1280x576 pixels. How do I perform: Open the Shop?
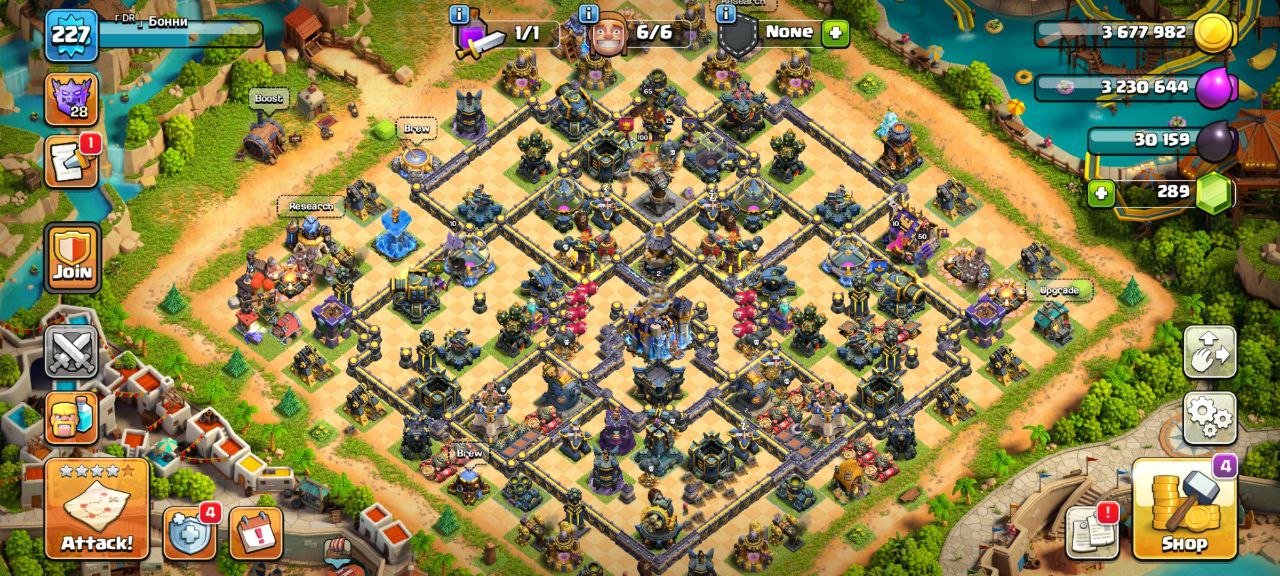[1184, 508]
